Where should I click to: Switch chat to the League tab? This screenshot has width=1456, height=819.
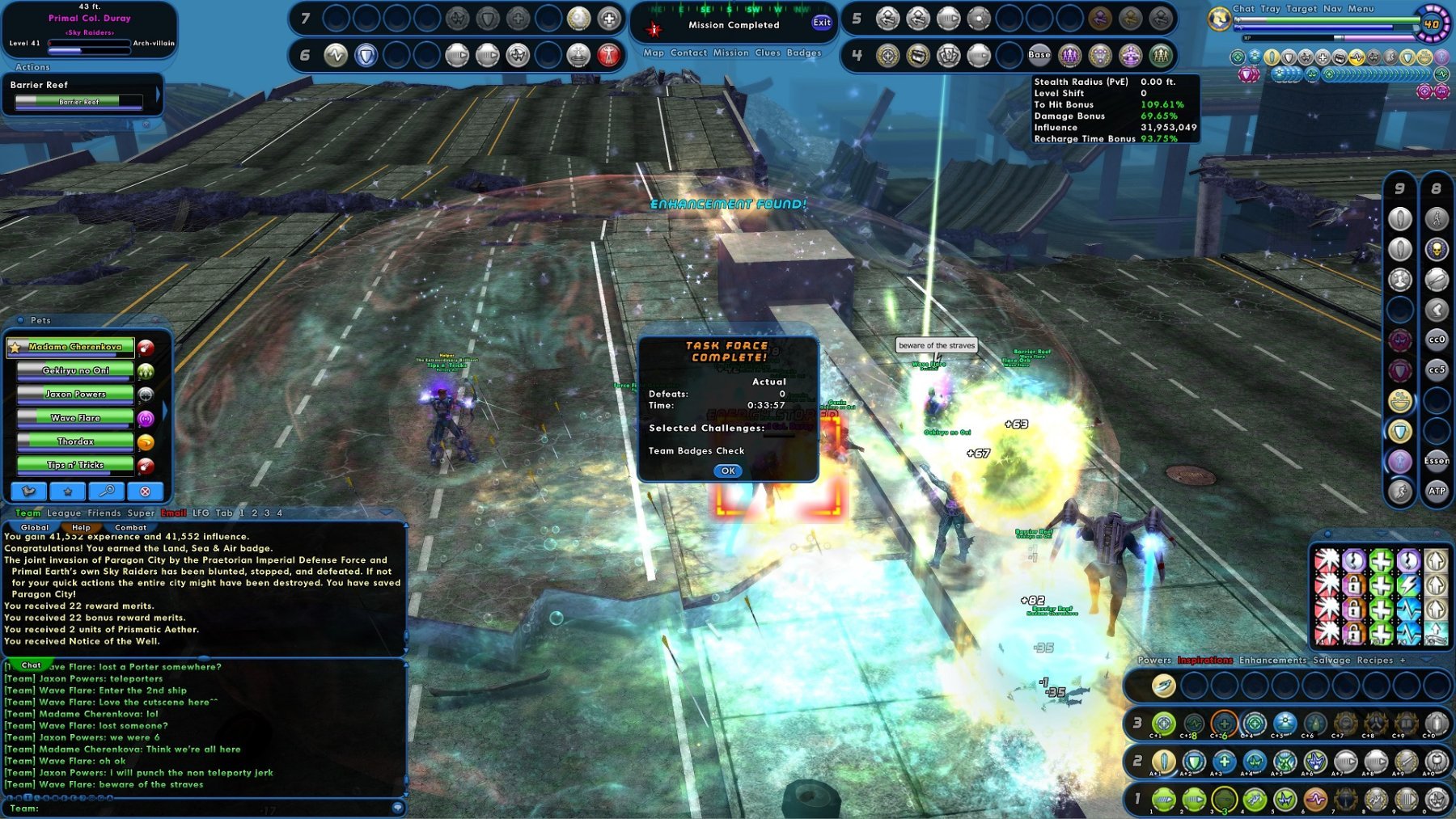click(64, 513)
